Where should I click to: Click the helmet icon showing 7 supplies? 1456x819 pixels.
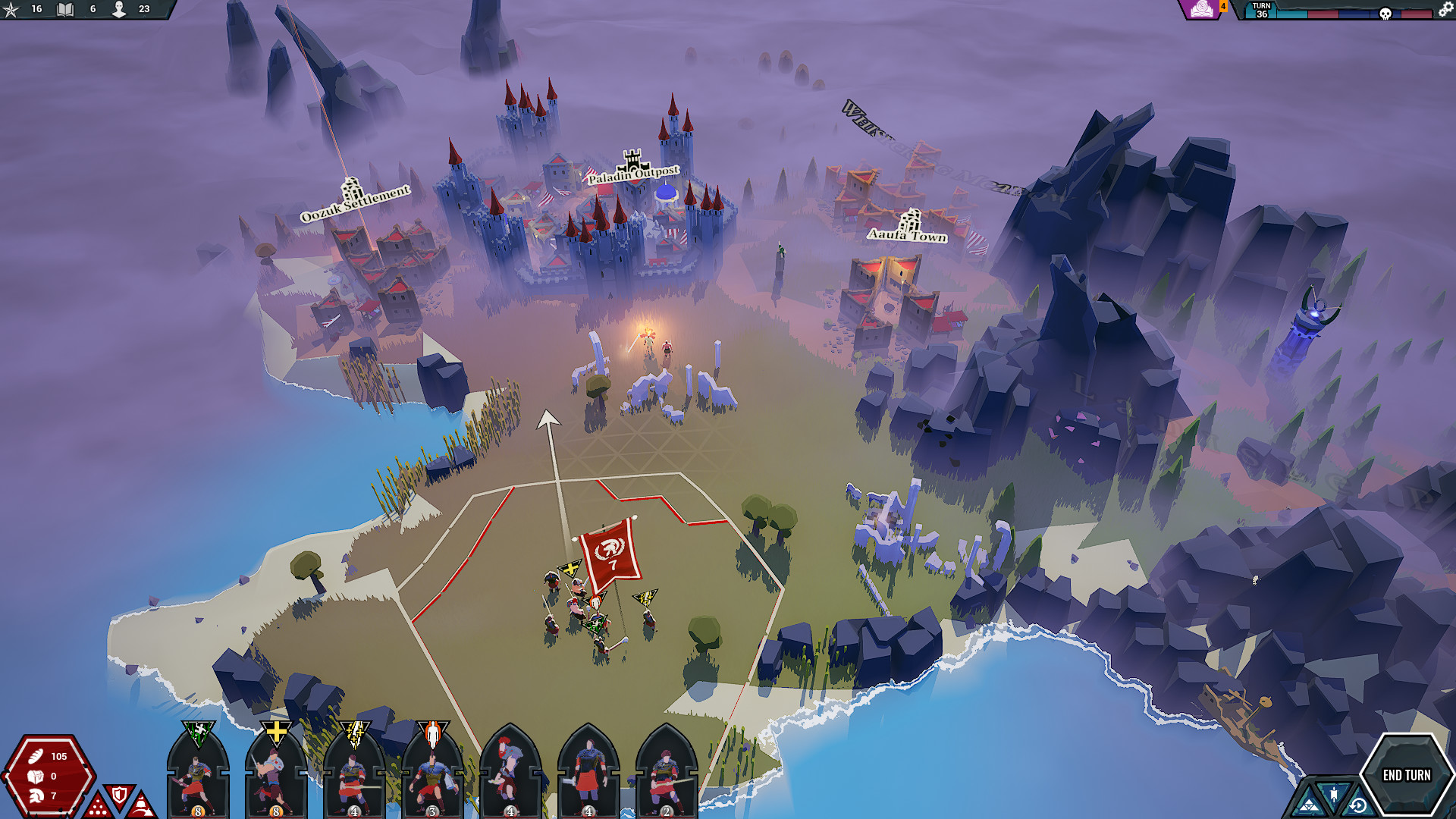(36, 795)
